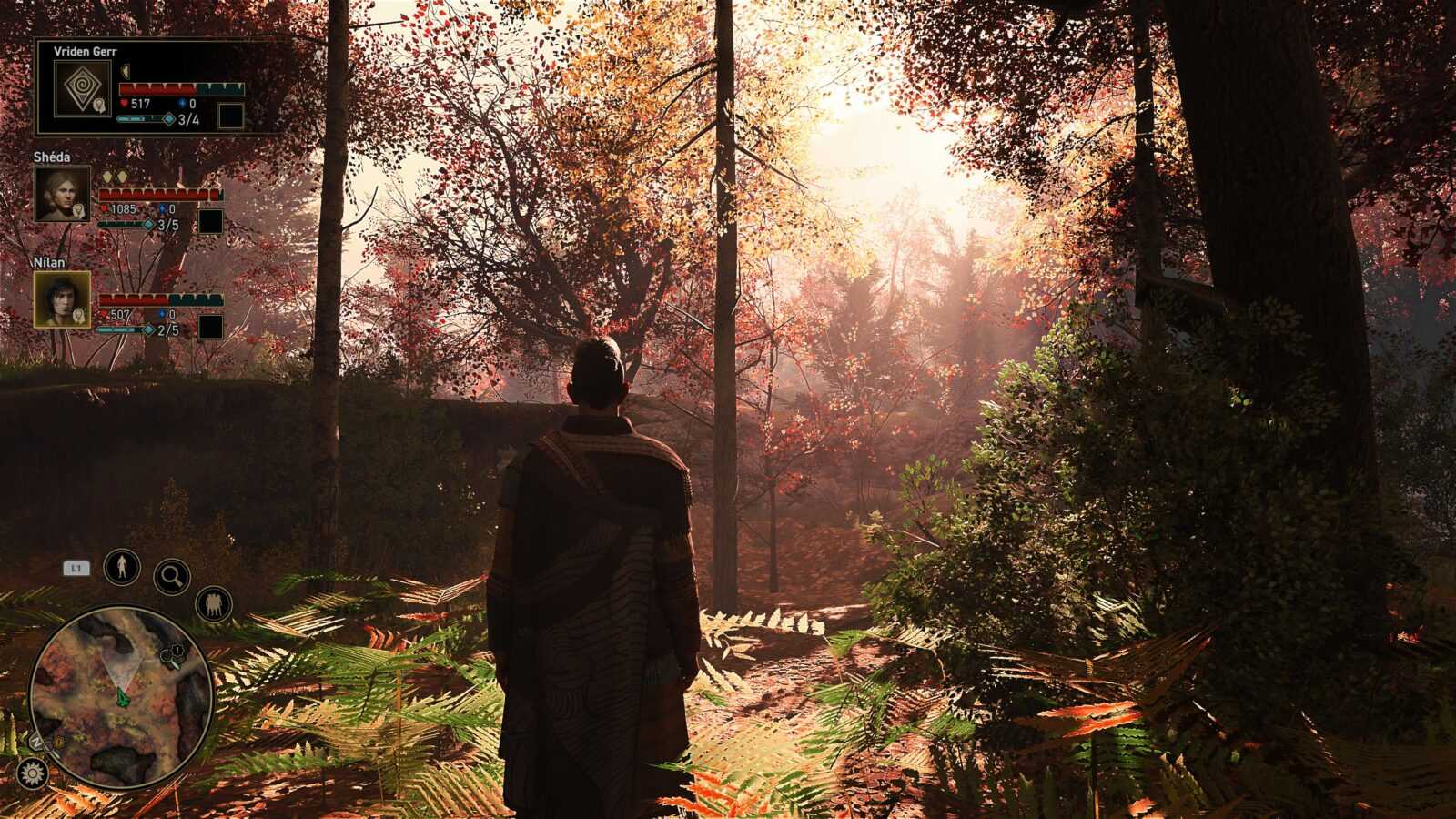Open the single character figure icon
This screenshot has height=819, width=1456.
(x=121, y=567)
